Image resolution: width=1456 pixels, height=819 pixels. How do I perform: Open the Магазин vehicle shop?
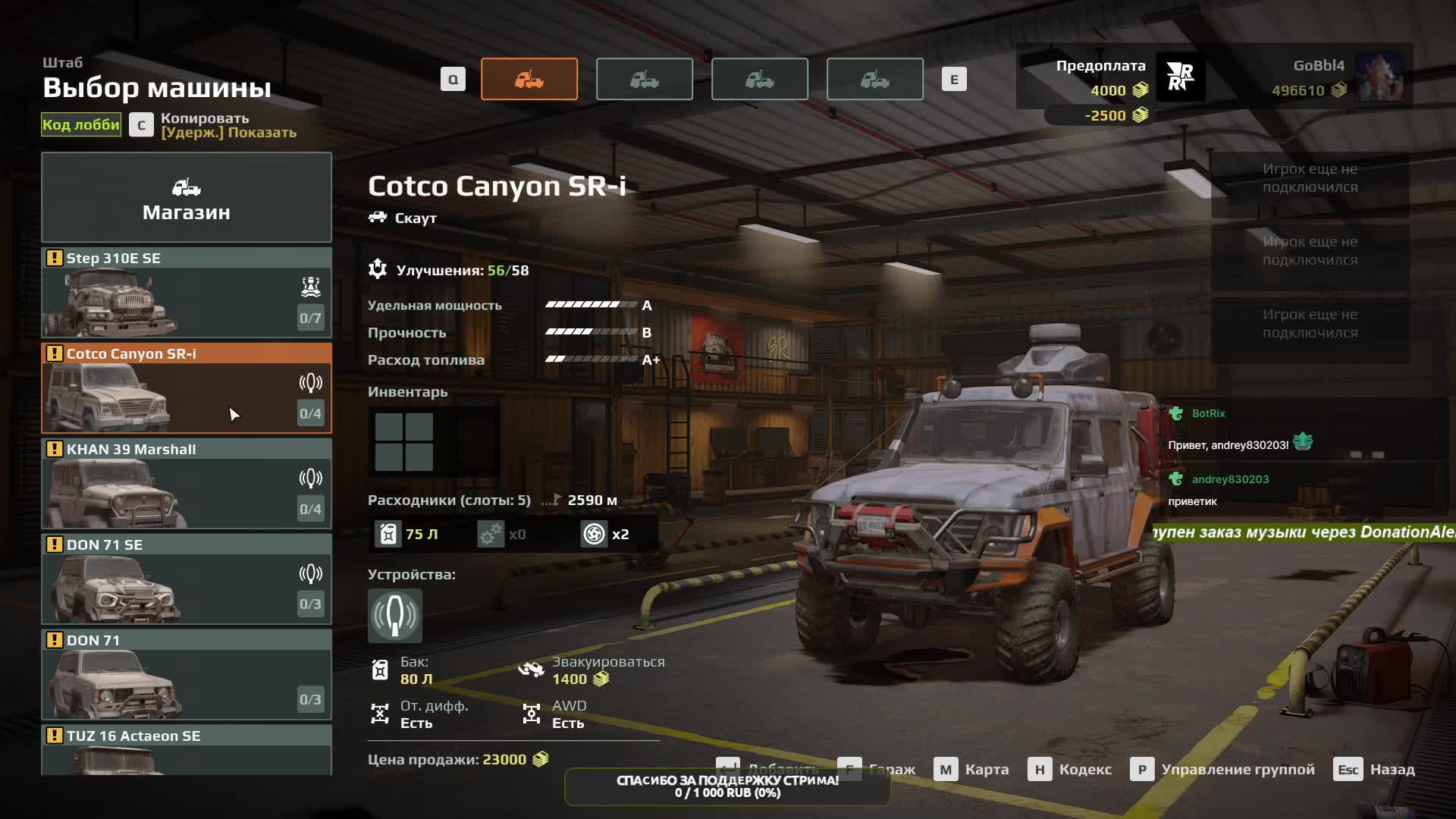click(x=186, y=198)
